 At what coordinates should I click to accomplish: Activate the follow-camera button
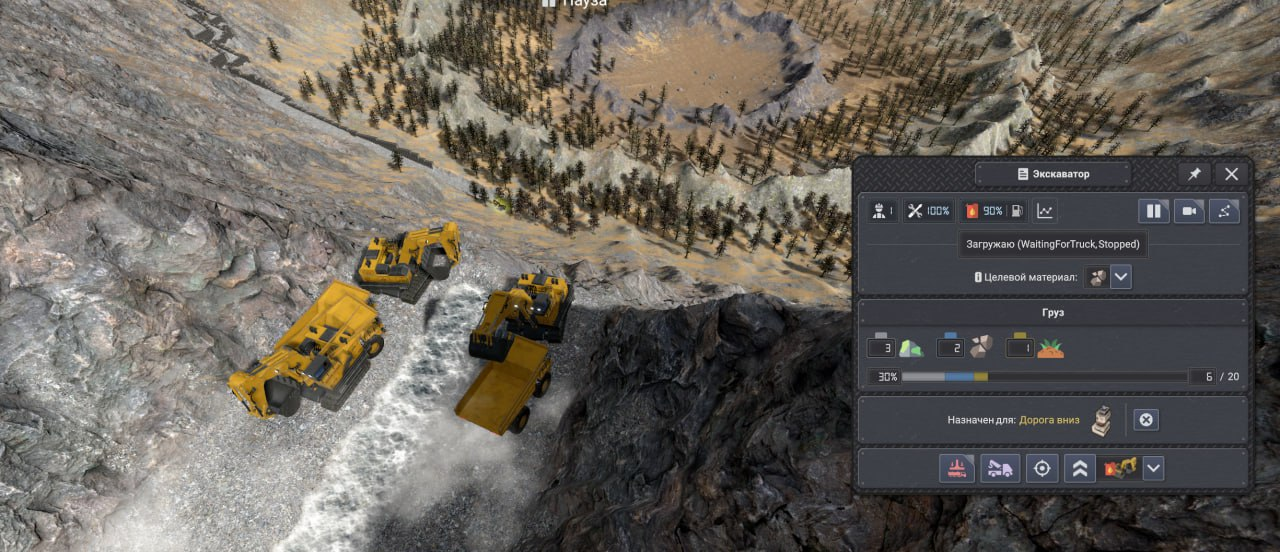1189,211
